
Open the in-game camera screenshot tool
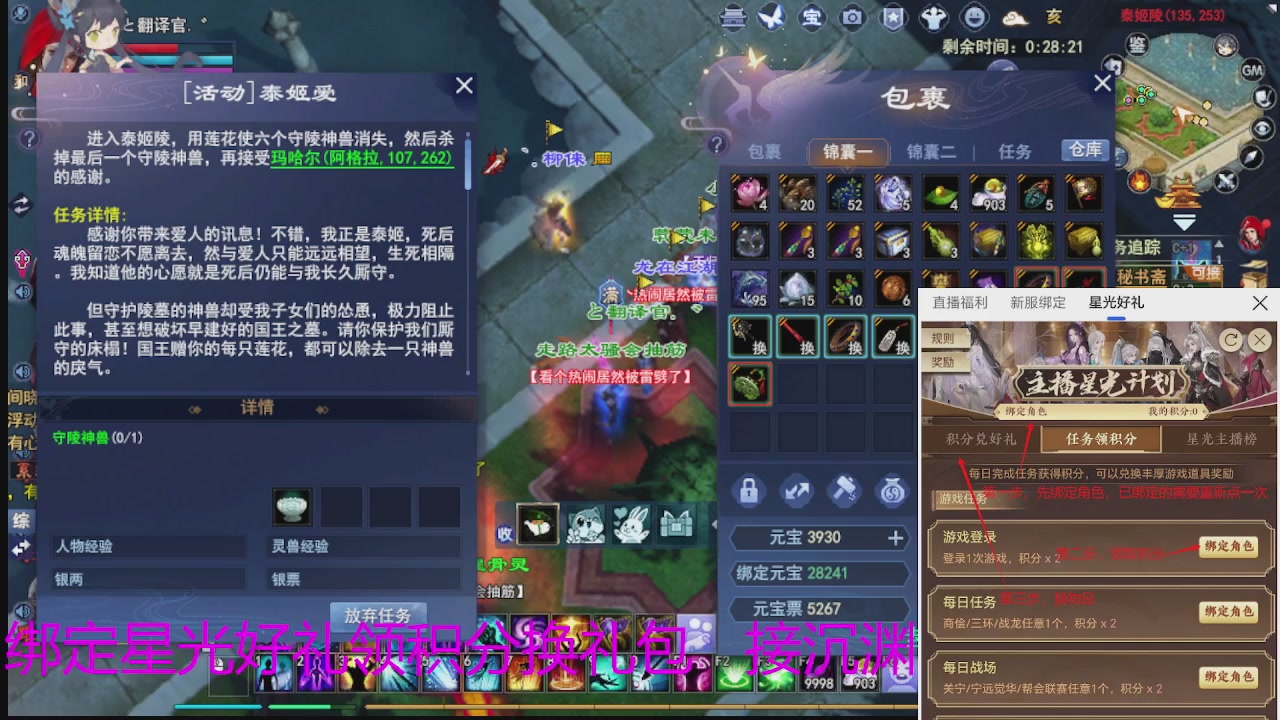point(853,18)
